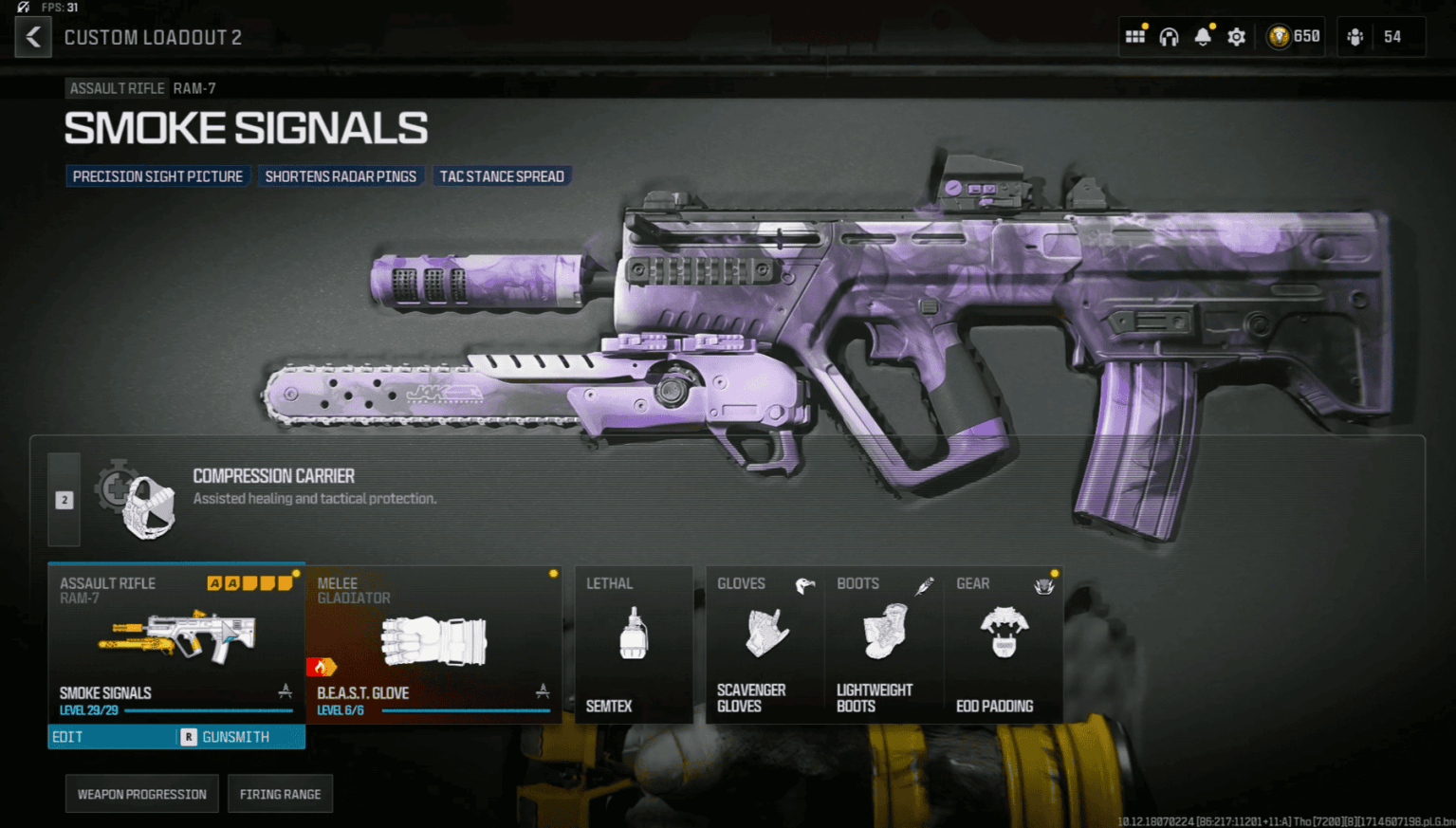
Task: Click Edit on the assault rifle
Action: [x=111, y=737]
